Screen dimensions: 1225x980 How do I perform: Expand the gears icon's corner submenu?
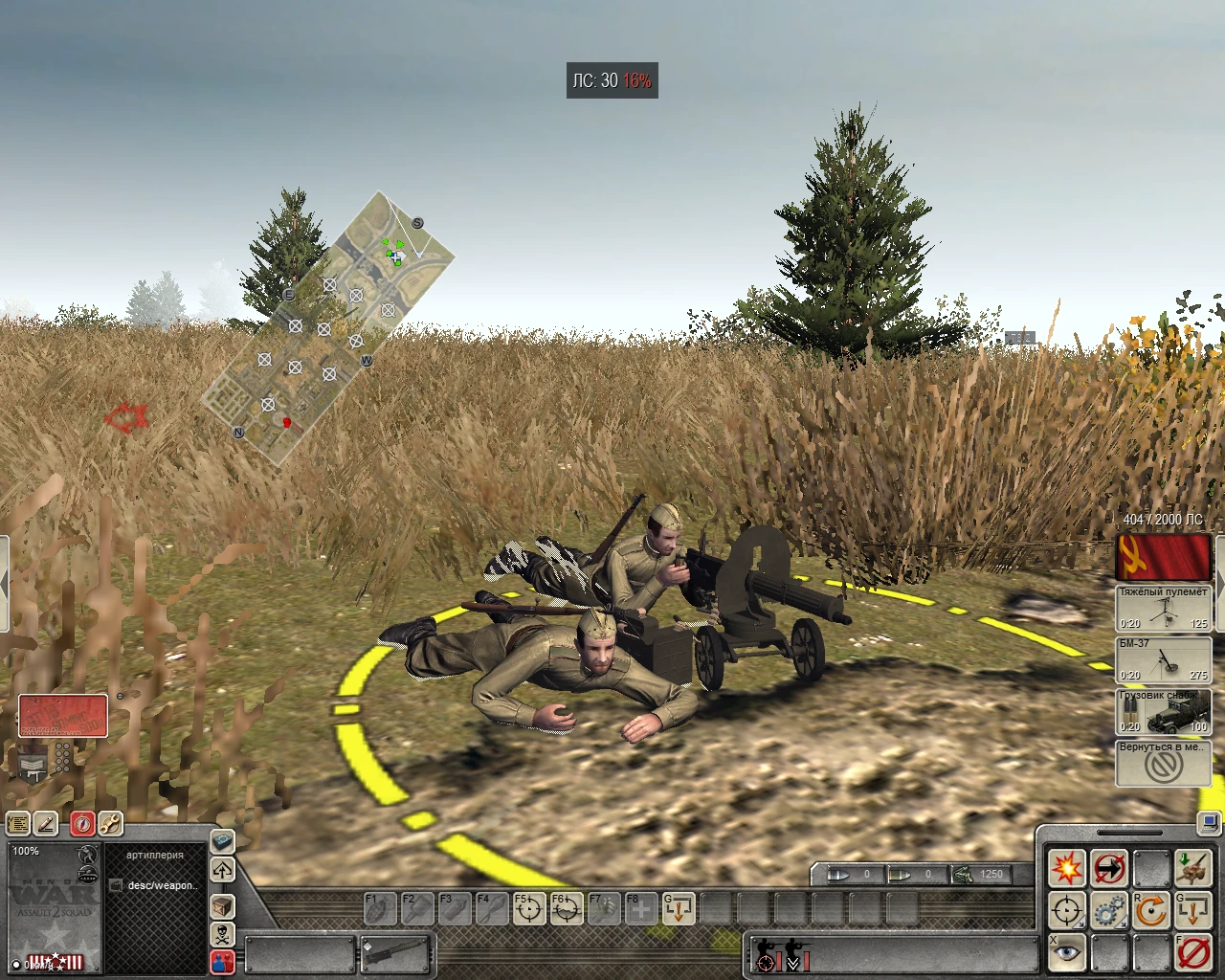click(1122, 924)
